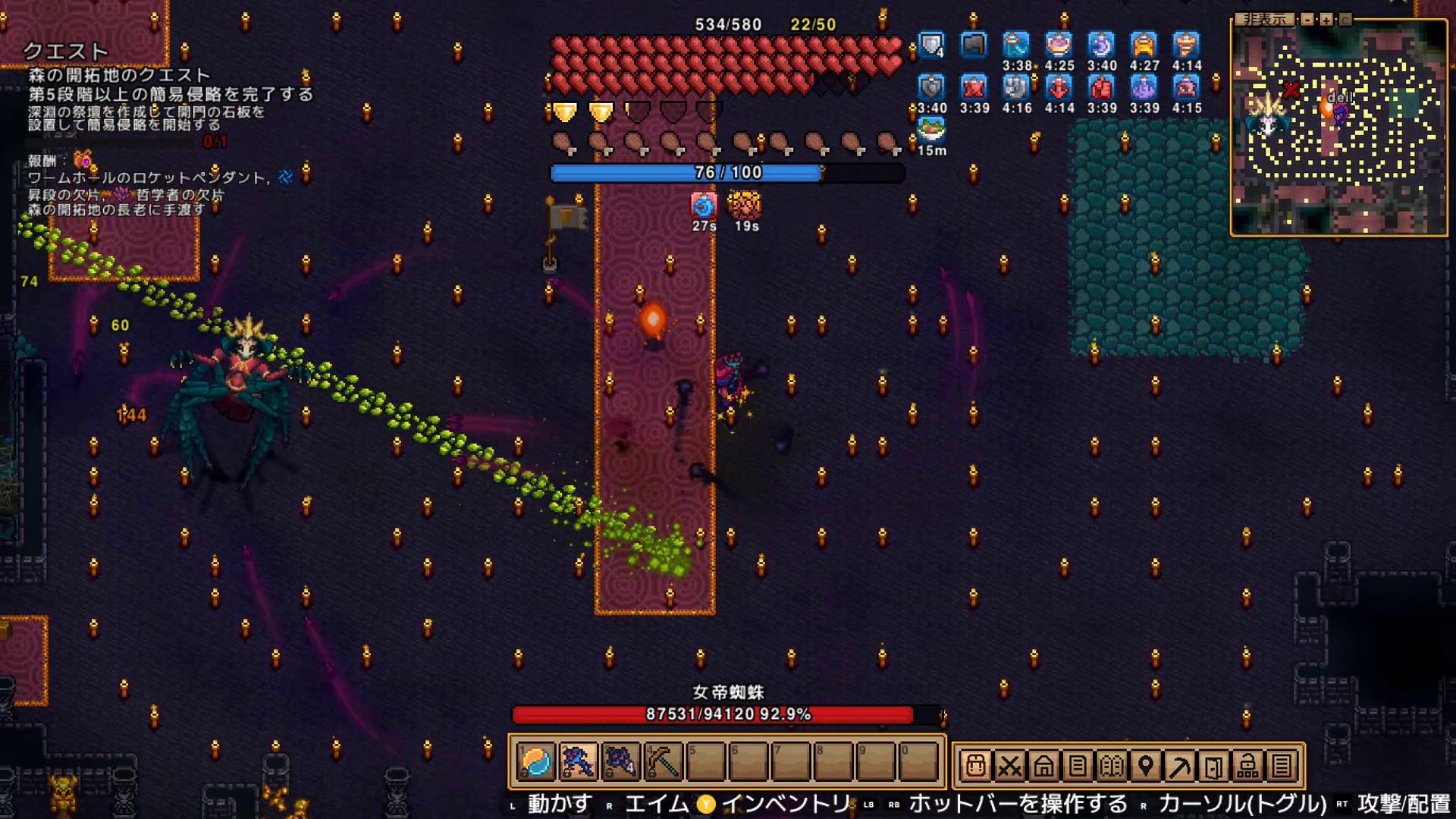
Task: Zoom out the minimap with minus button
Action: point(1307,20)
